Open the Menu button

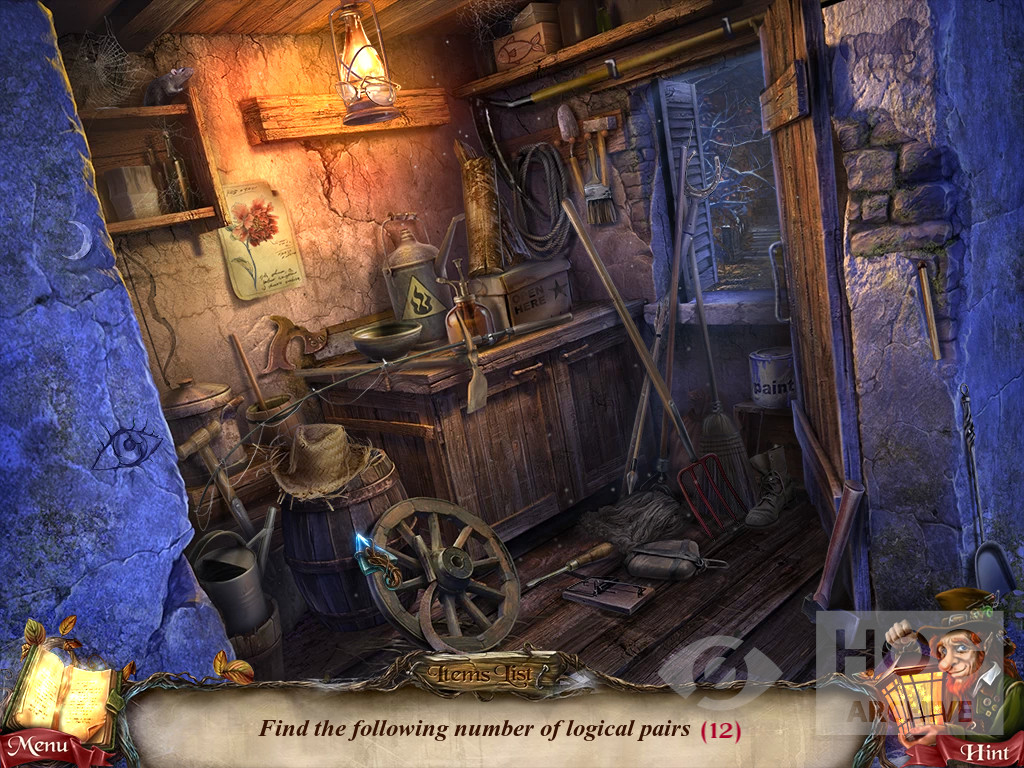(x=40, y=747)
